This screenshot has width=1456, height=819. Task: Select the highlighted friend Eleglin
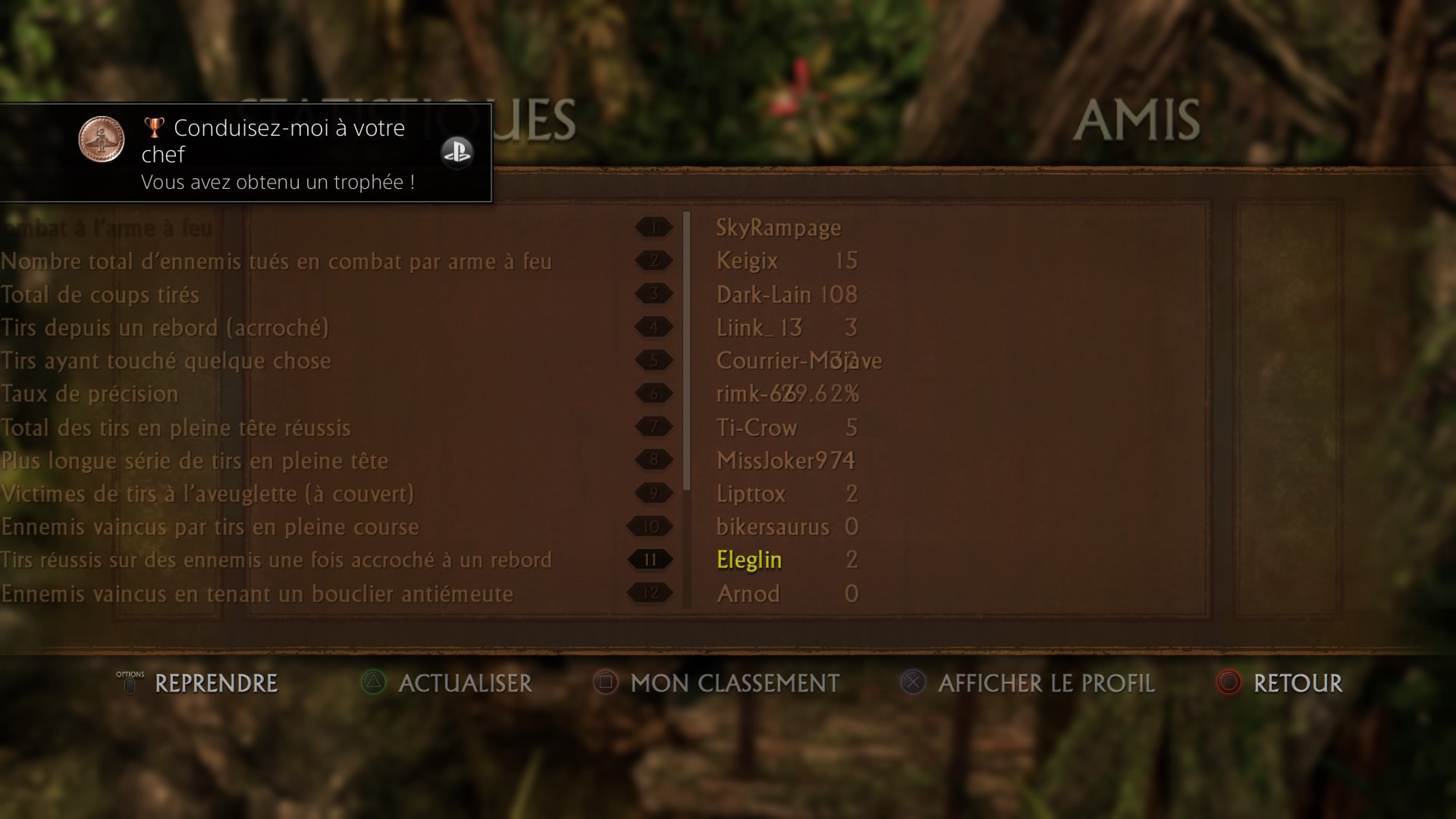click(749, 560)
